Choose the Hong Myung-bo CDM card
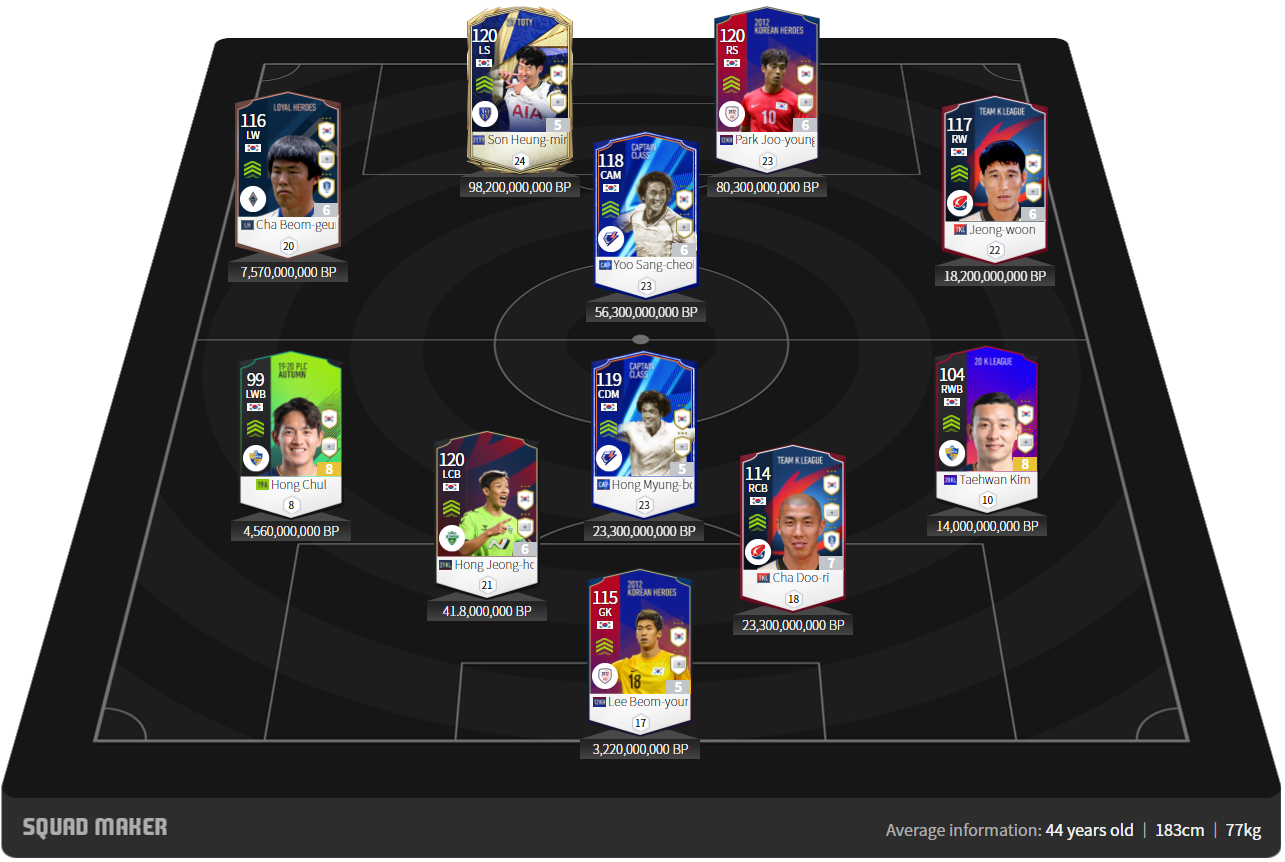The height and width of the screenshot is (862, 1285). point(642,430)
